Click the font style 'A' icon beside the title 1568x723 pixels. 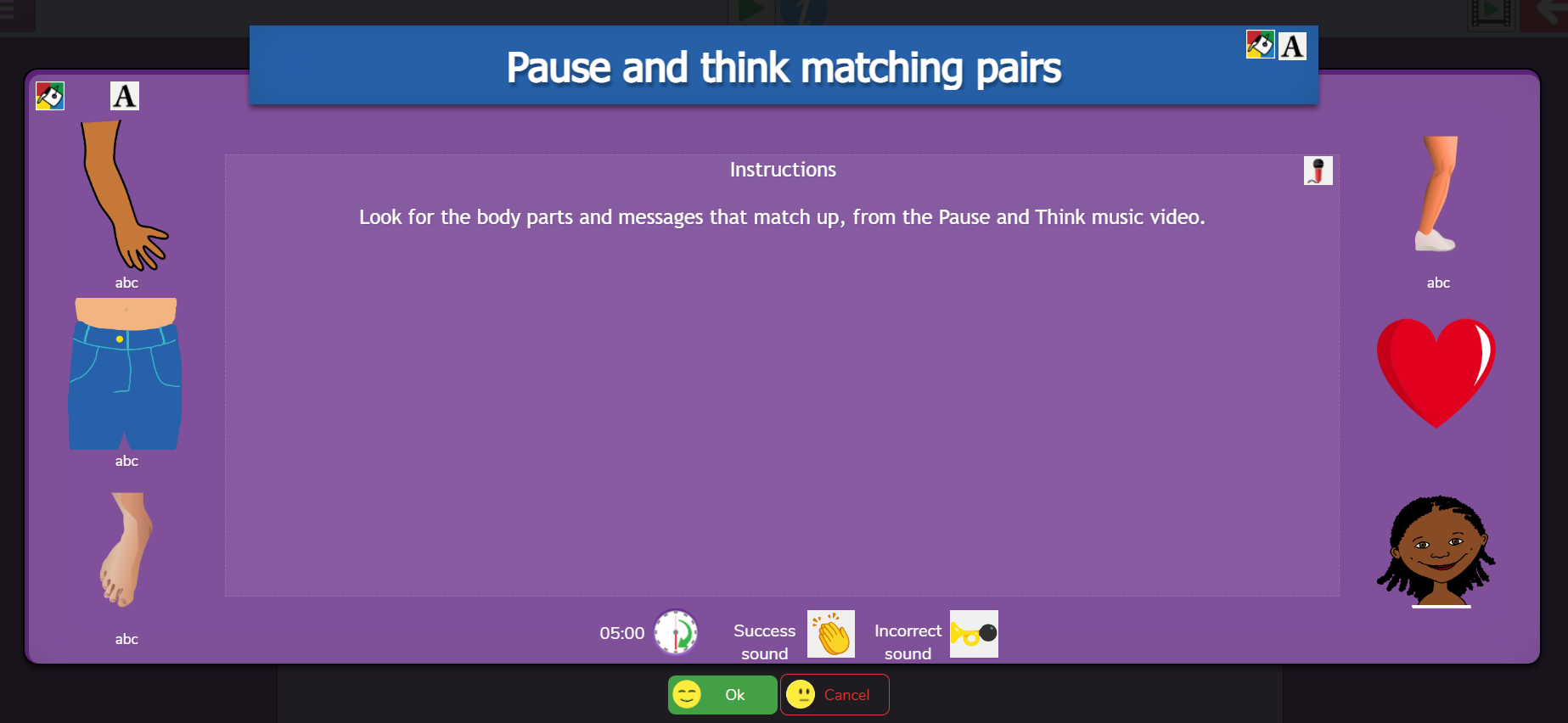point(1292,46)
